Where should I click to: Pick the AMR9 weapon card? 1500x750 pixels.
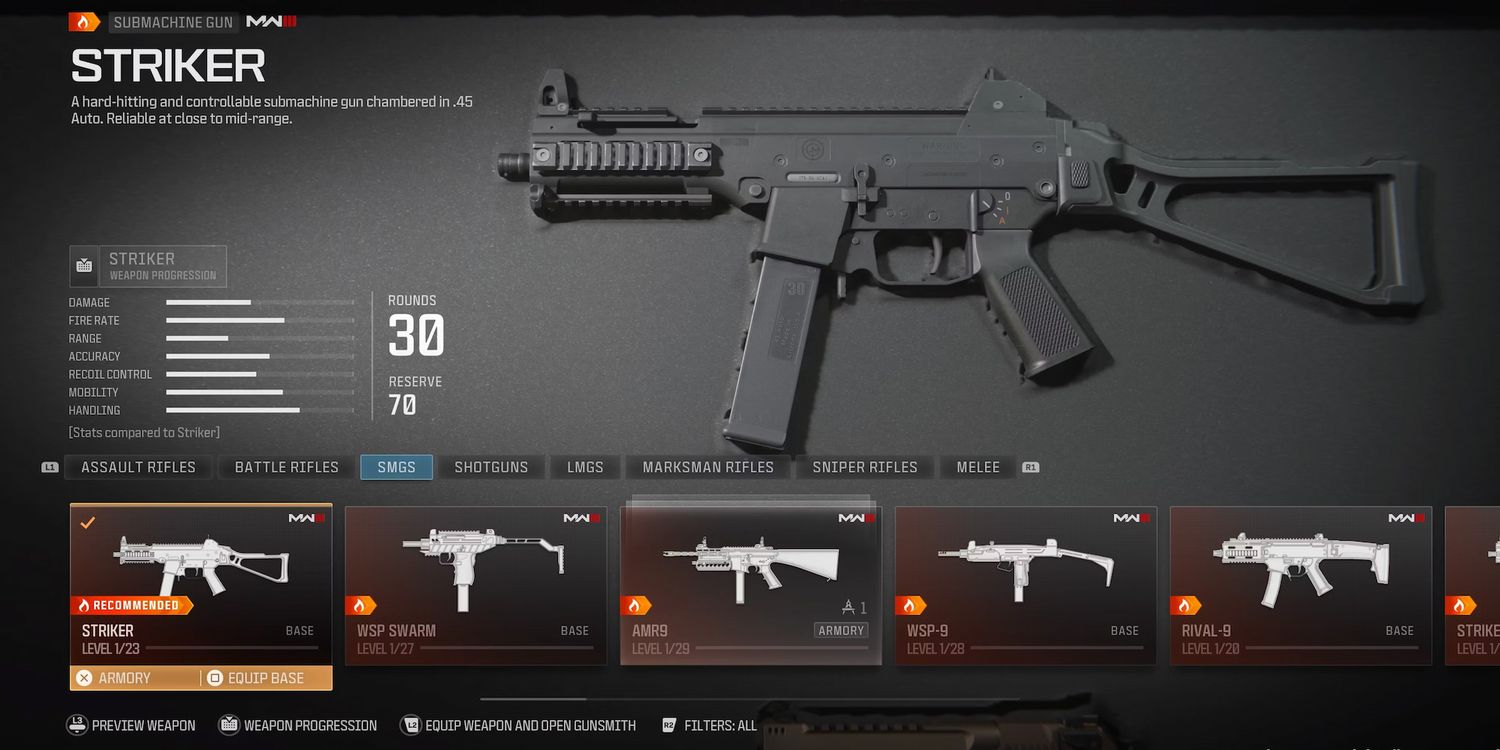pos(751,585)
